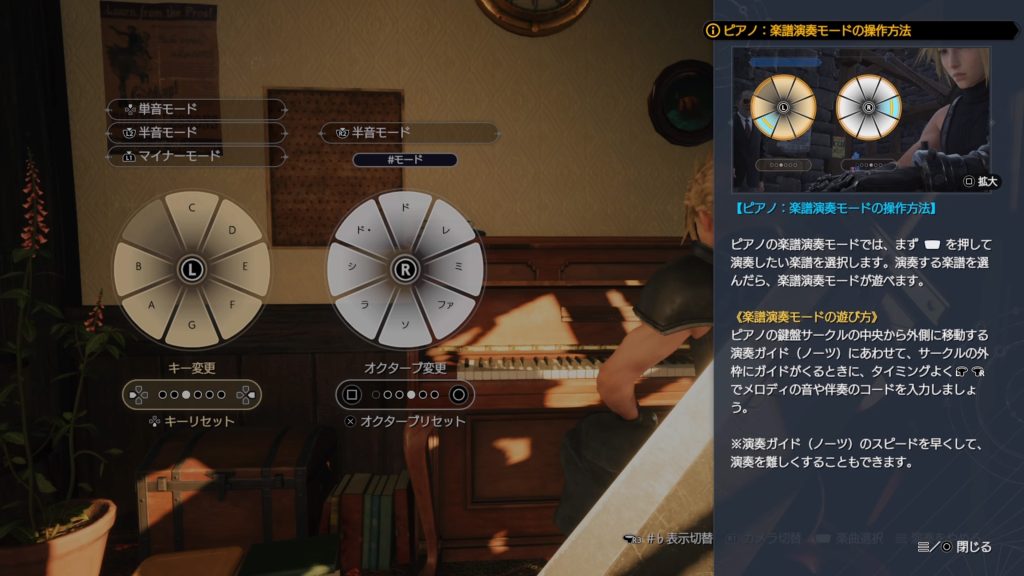This screenshot has width=1024, height=576.
Task: Choose the B segment on the chord wheel
Action: [x=137, y=267]
